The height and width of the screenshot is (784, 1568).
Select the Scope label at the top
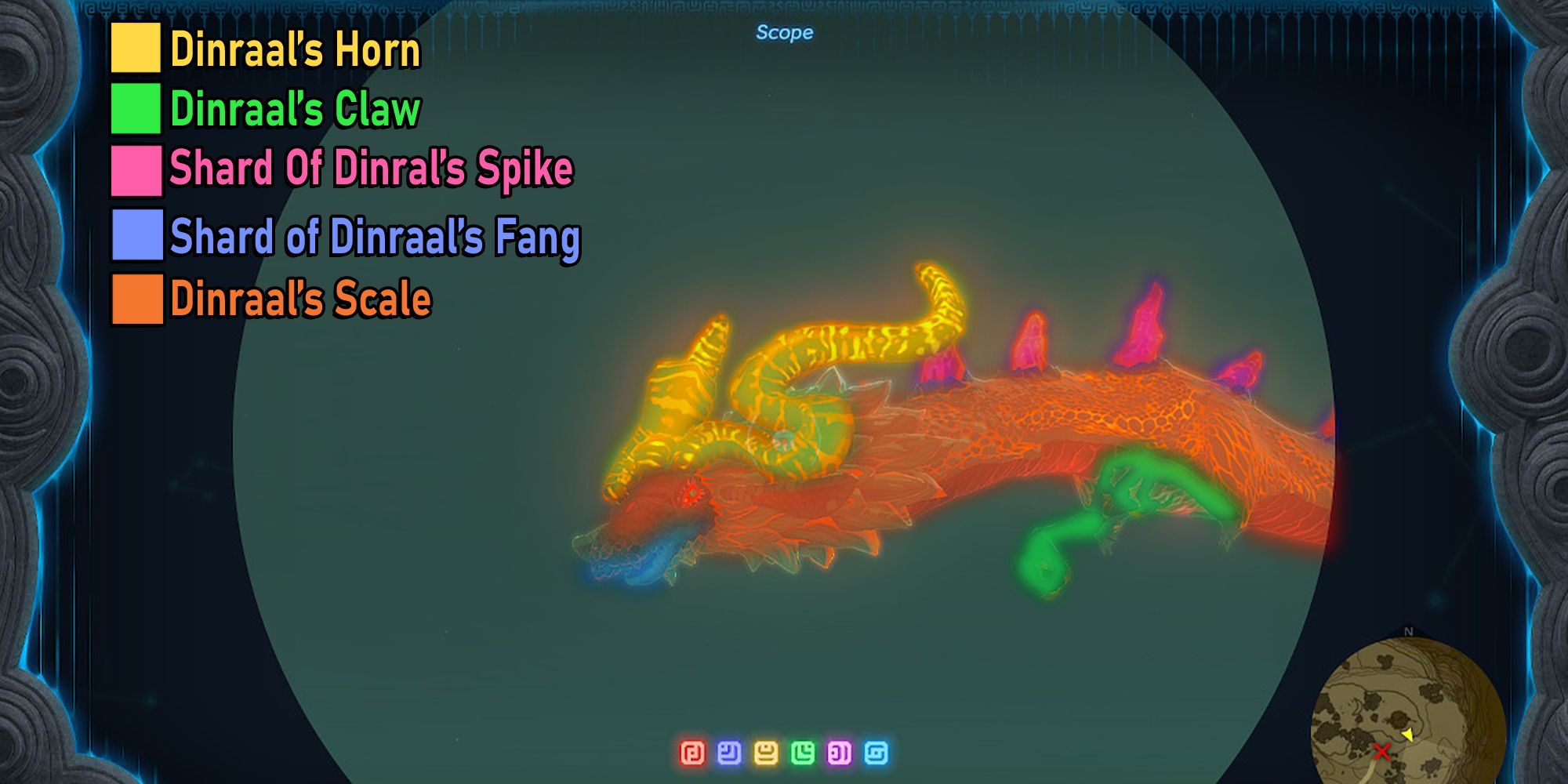coord(786,32)
